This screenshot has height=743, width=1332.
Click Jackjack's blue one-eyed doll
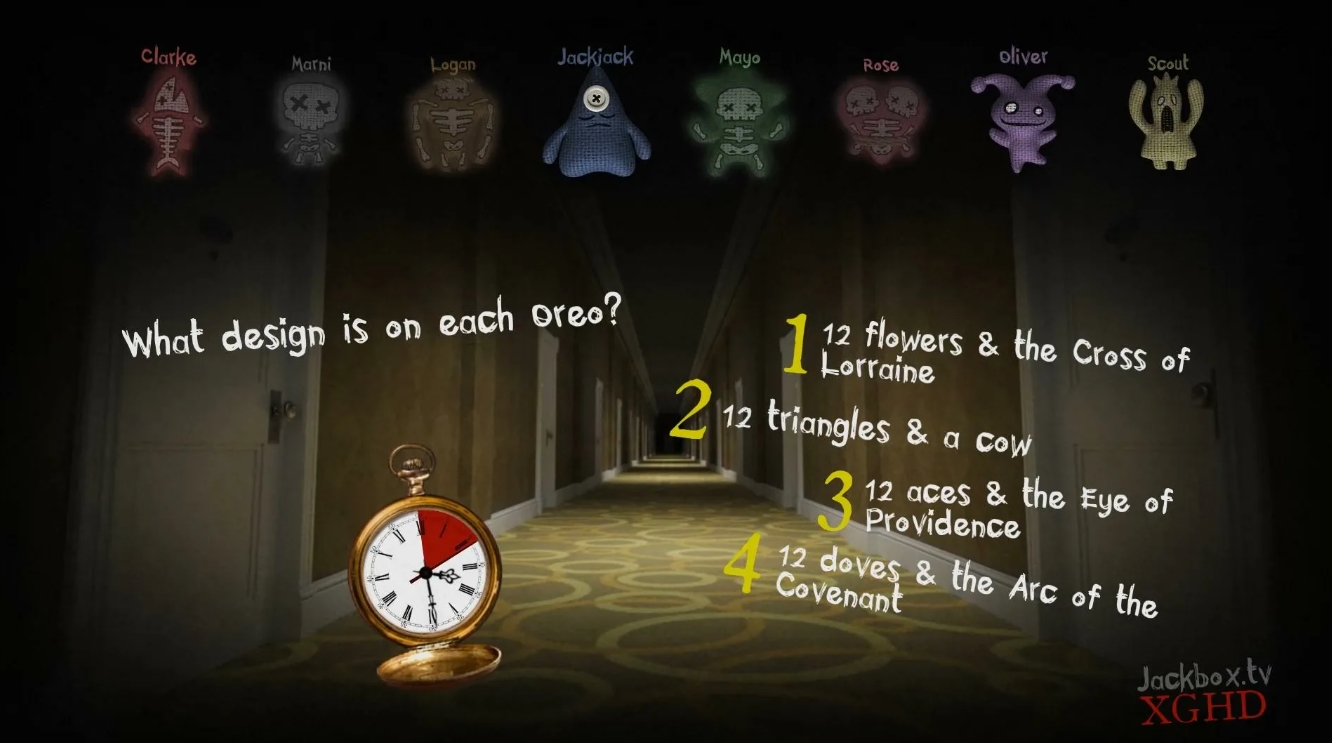595,130
